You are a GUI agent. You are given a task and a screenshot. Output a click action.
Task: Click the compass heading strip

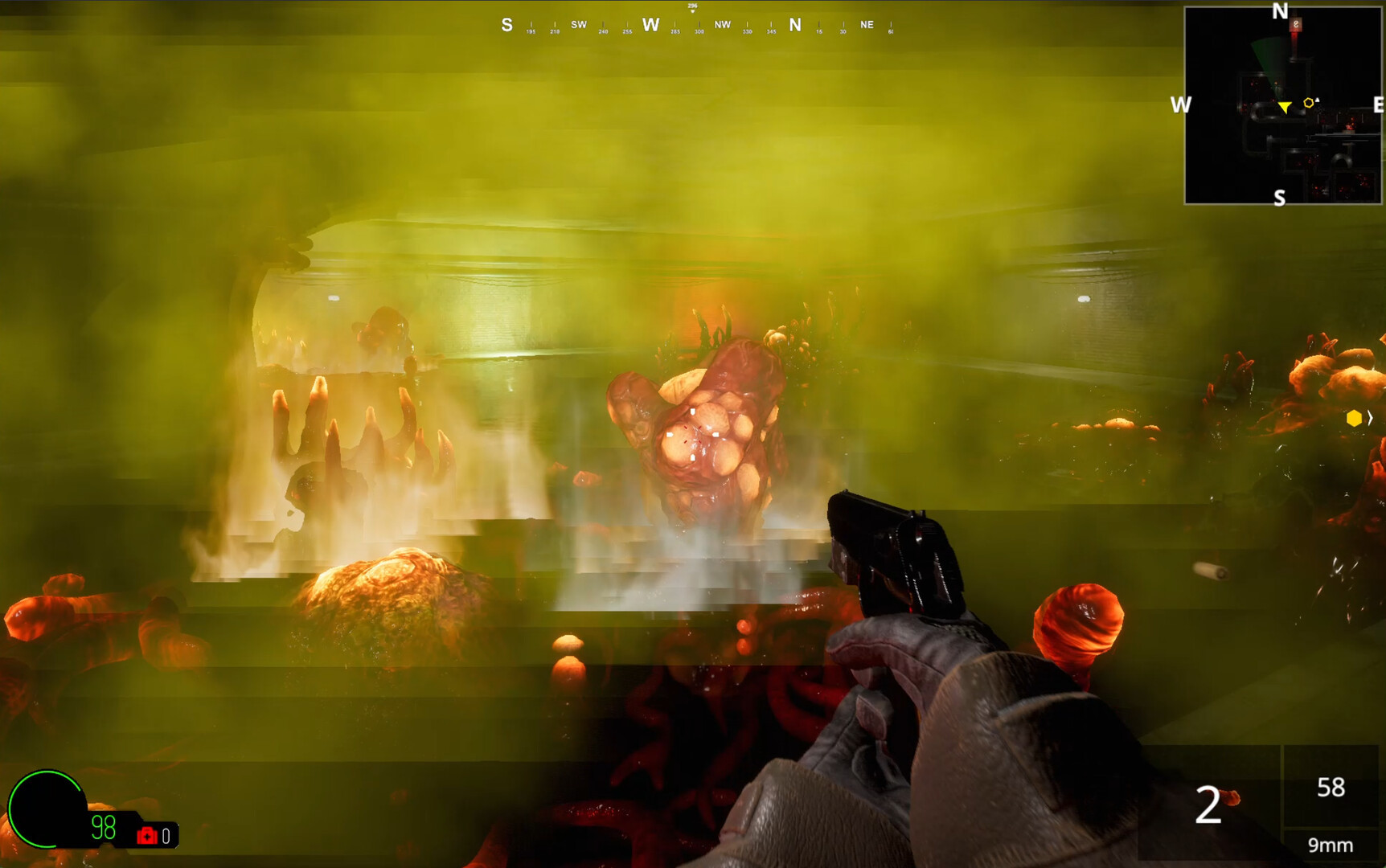(698, 25)
